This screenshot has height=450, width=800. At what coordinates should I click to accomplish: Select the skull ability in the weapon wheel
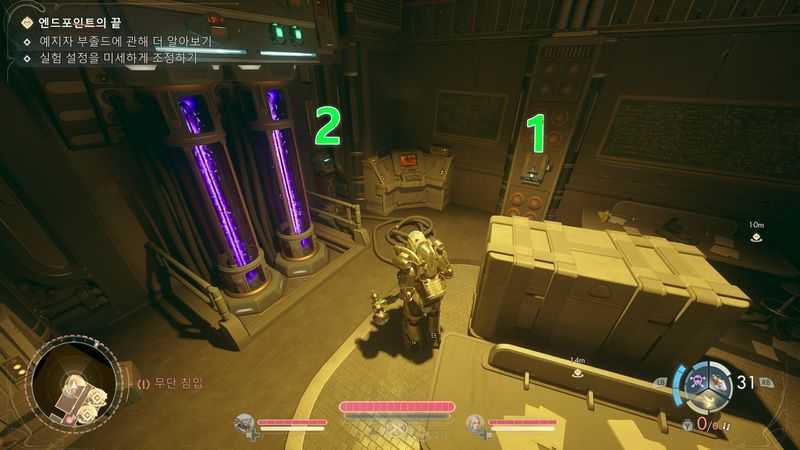693,381
